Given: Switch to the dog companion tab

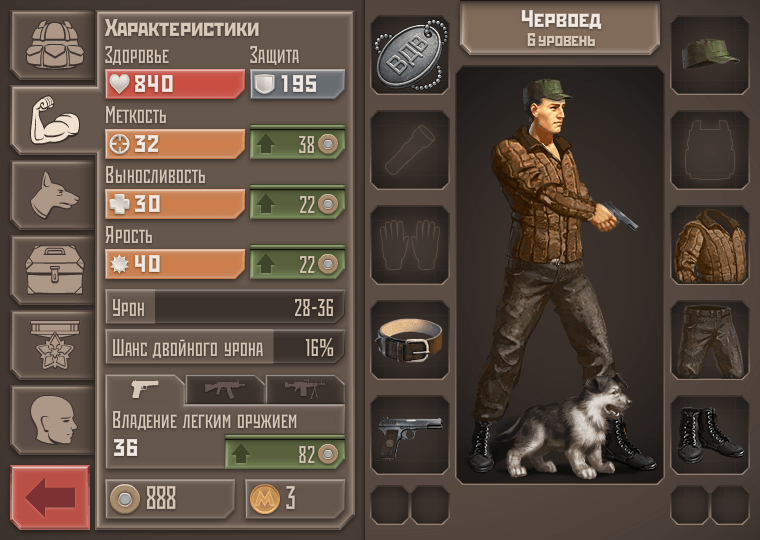Looking at the screenshot, I should pos(52,193).
